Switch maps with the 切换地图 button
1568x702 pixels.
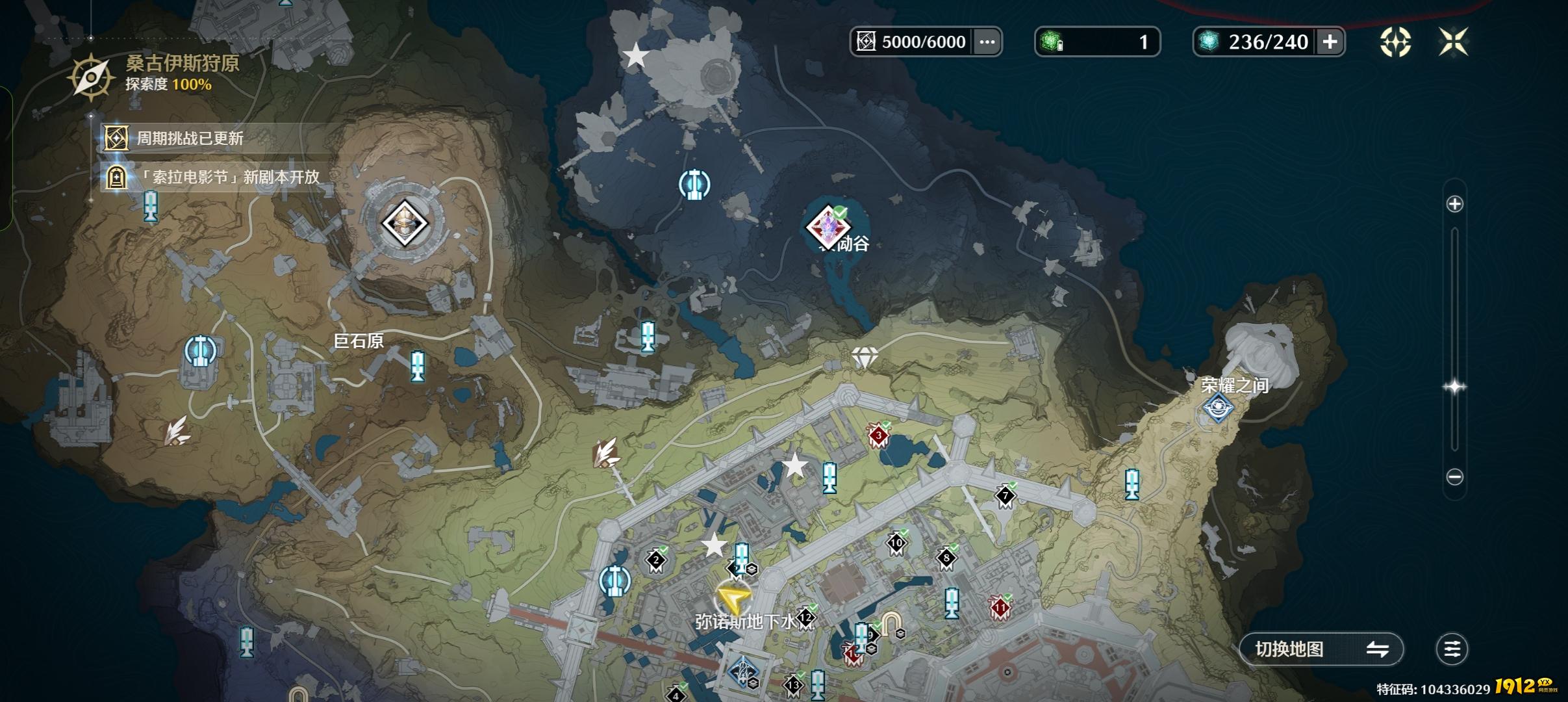pos(1321,649)
